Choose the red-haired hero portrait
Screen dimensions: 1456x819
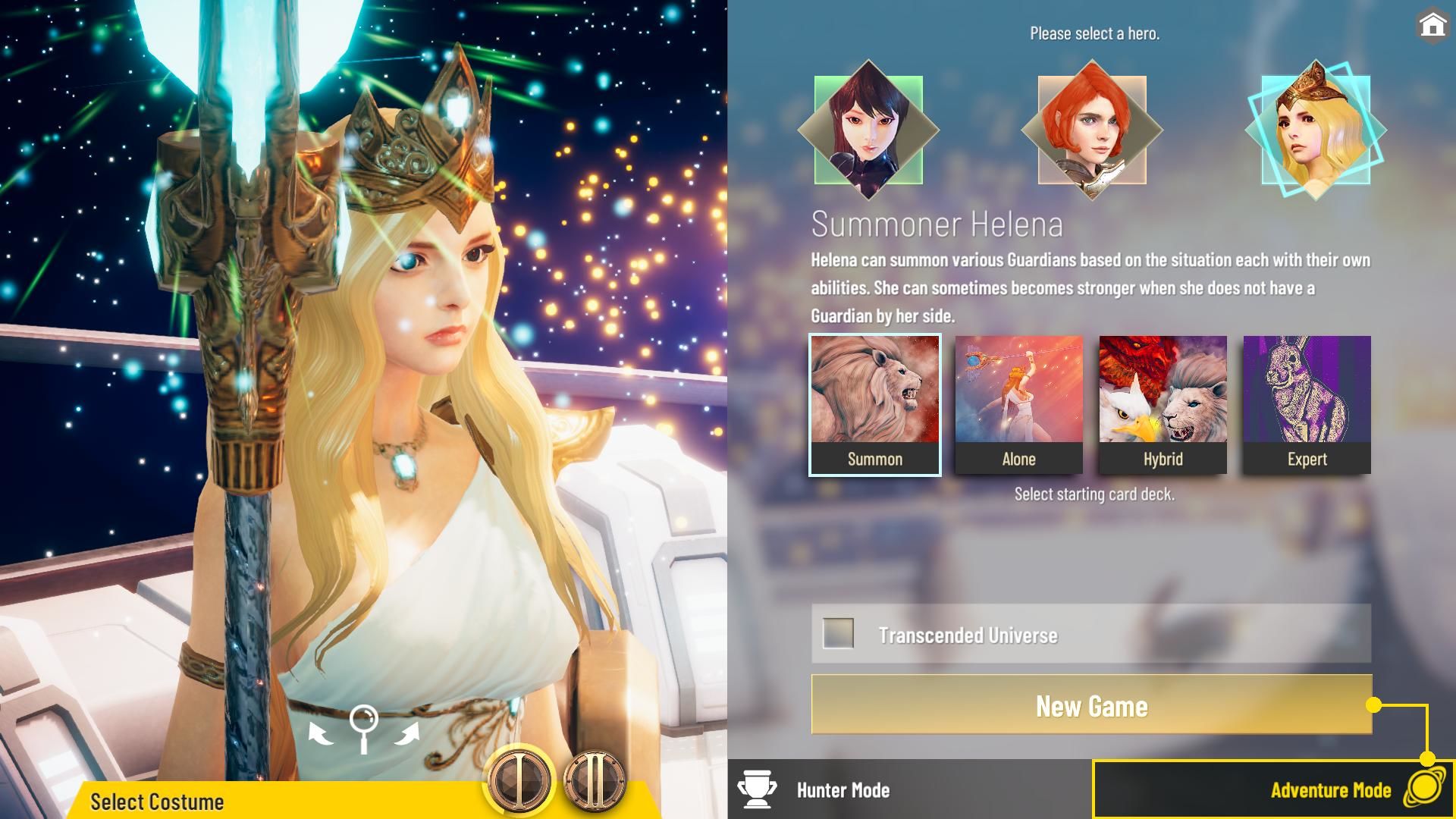(1091, 130)
